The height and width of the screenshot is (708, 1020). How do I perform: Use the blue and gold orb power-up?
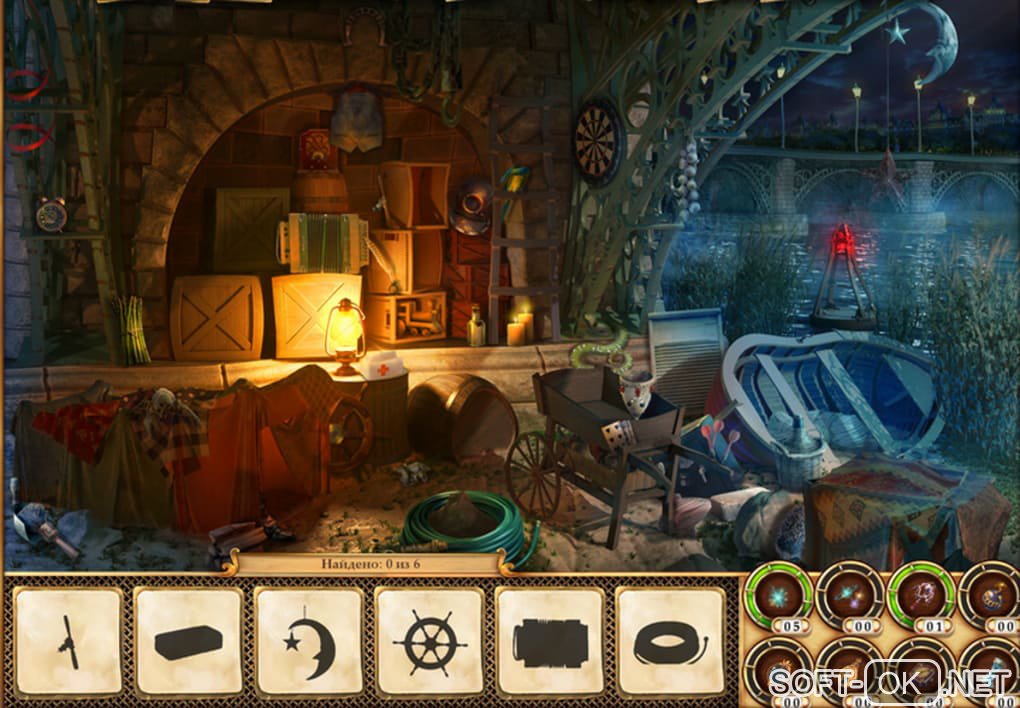[990, 595]
